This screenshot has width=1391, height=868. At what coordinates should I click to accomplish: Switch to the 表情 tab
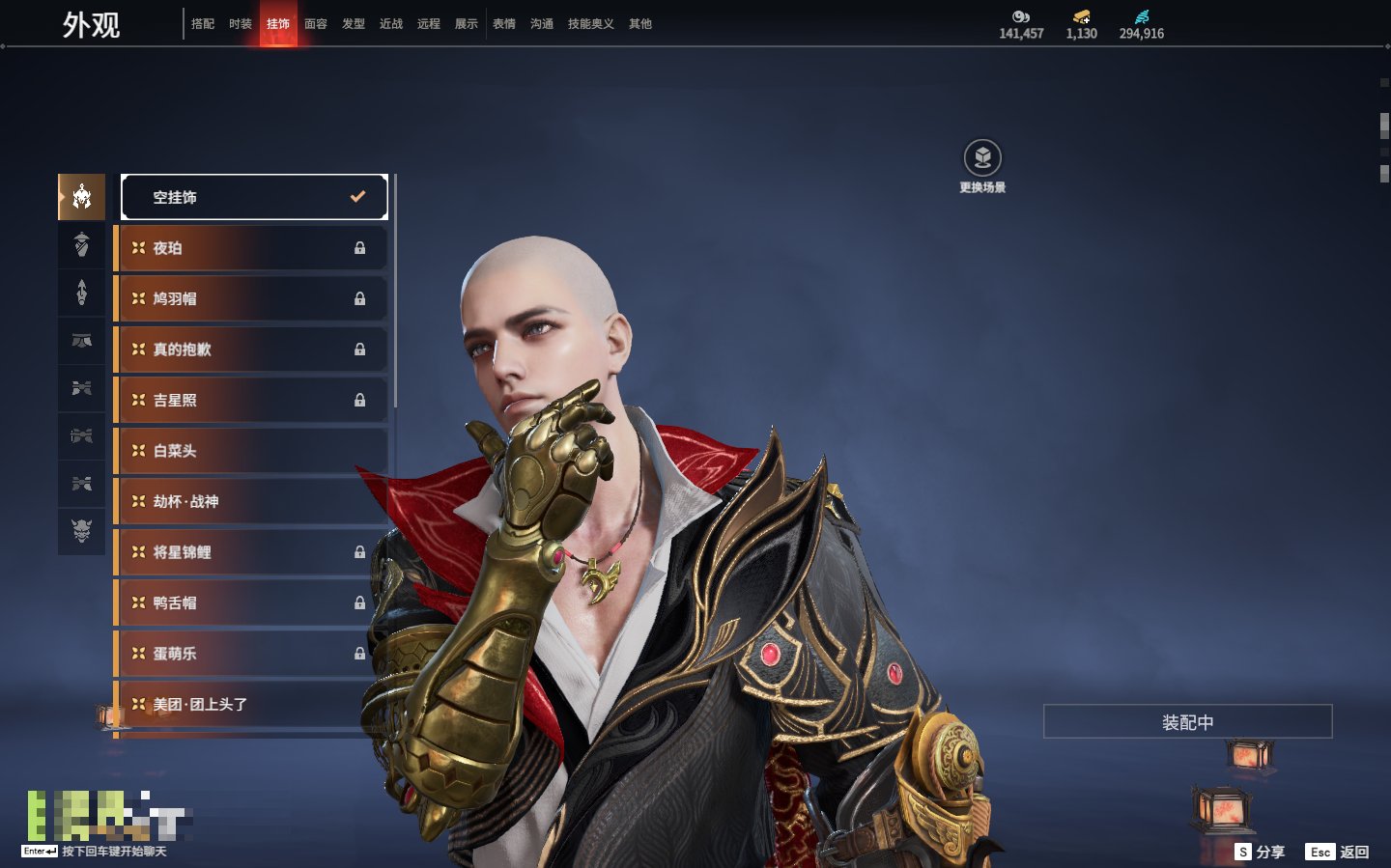504,24
